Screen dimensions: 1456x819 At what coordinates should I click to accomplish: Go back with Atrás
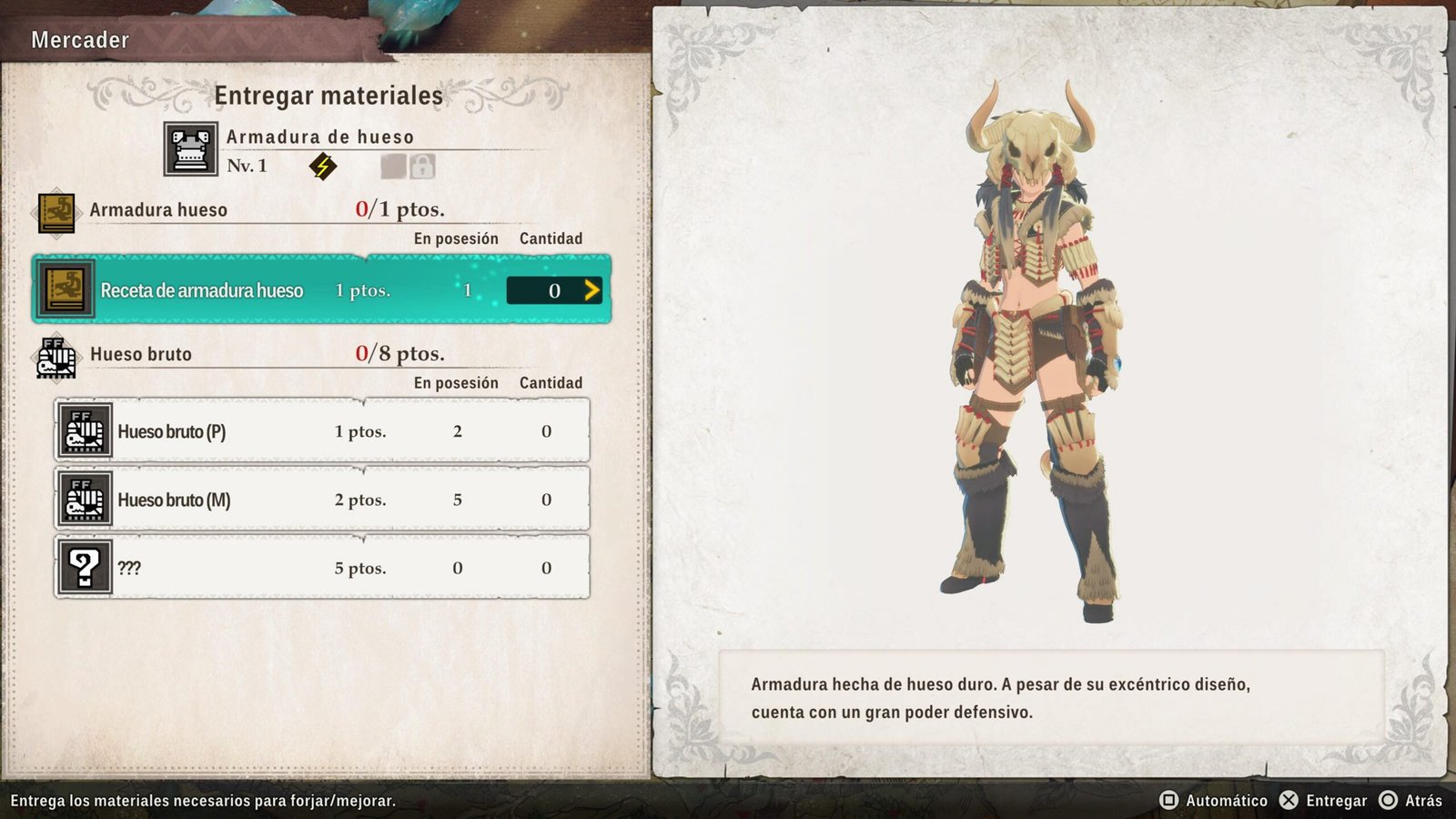(x=1411, y=801)
